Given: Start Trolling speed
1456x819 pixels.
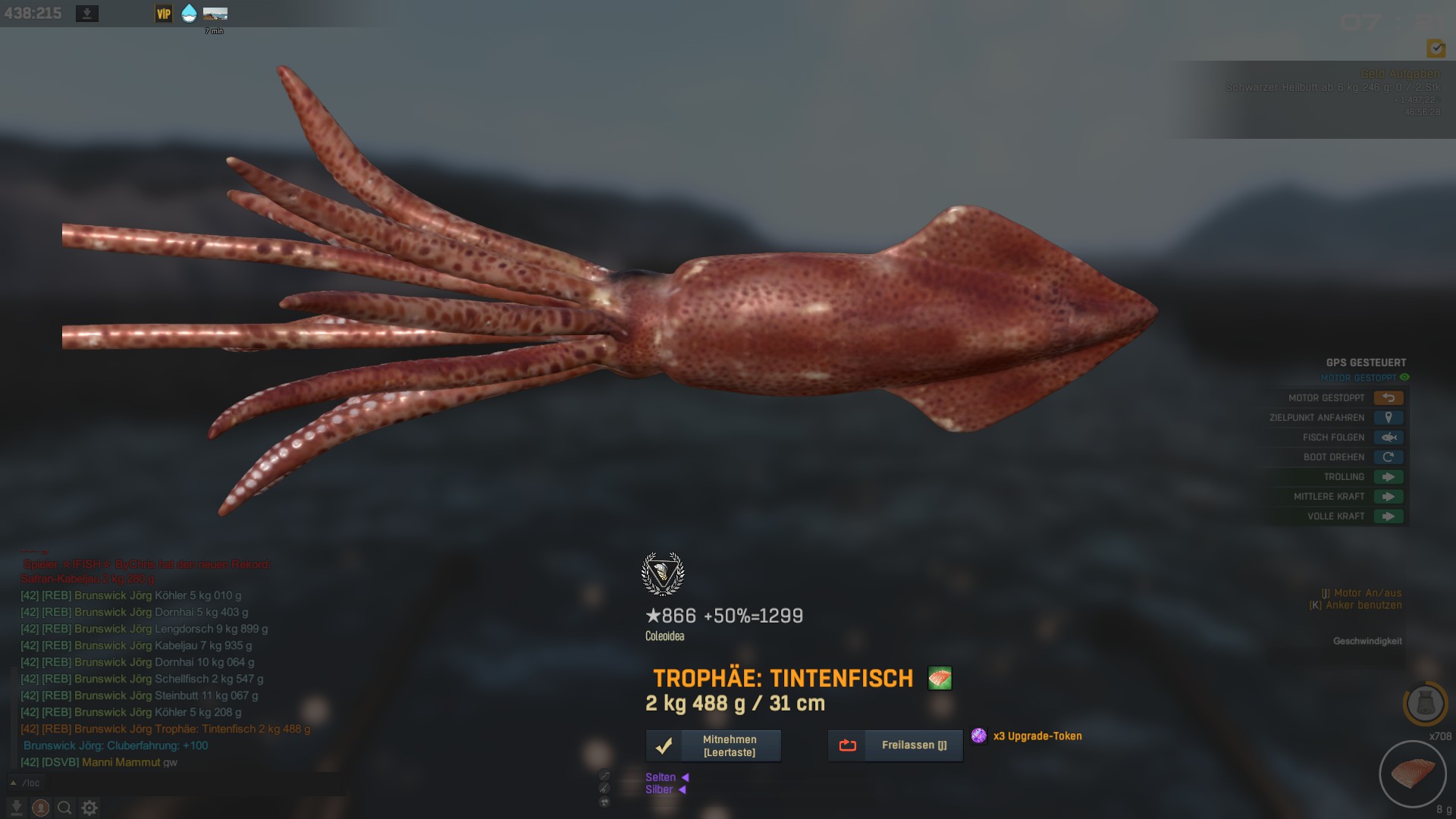Looking at the screenshot, I should [x=1388, y=477].
